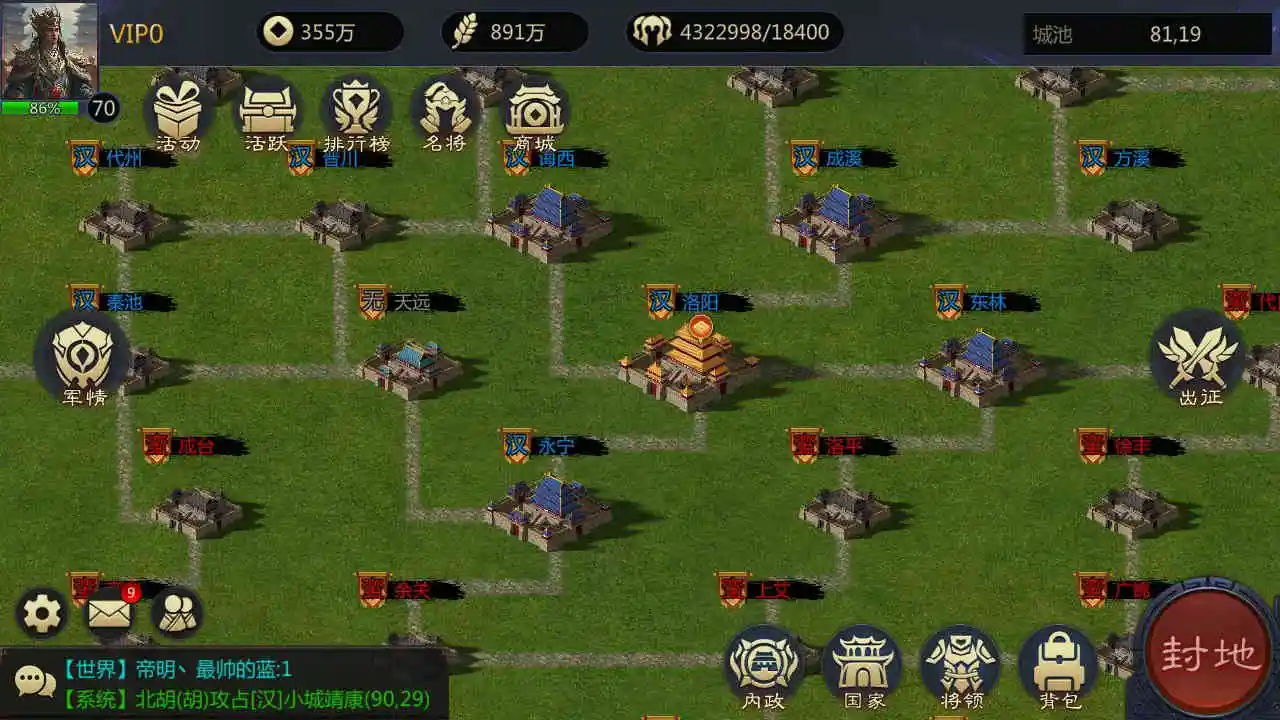
Task: Open the 将领 generals roster
Action: pyautogui.click(x=959, y=660)
